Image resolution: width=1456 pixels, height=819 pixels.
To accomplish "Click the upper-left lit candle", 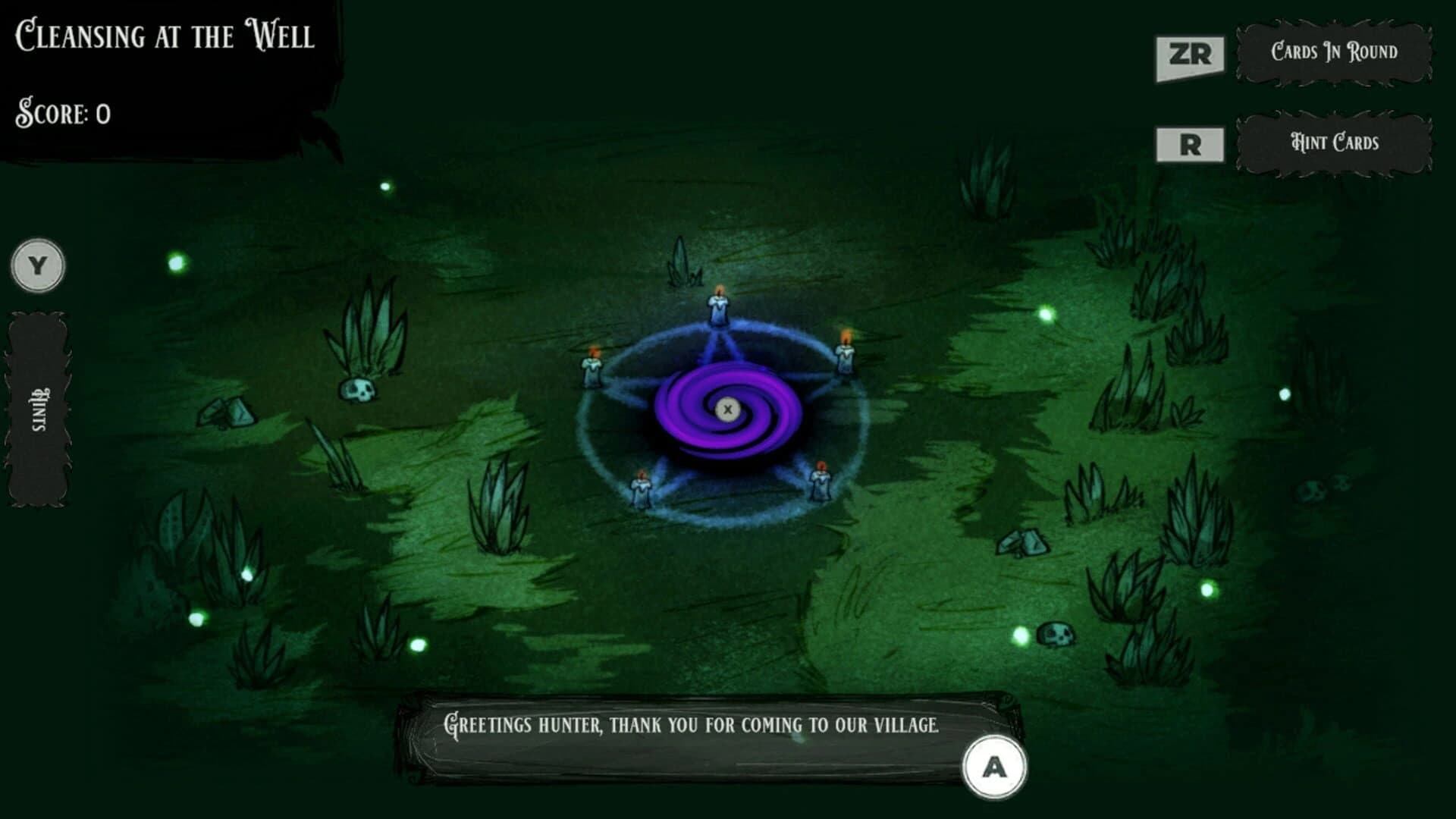I will tap(592, 366).
